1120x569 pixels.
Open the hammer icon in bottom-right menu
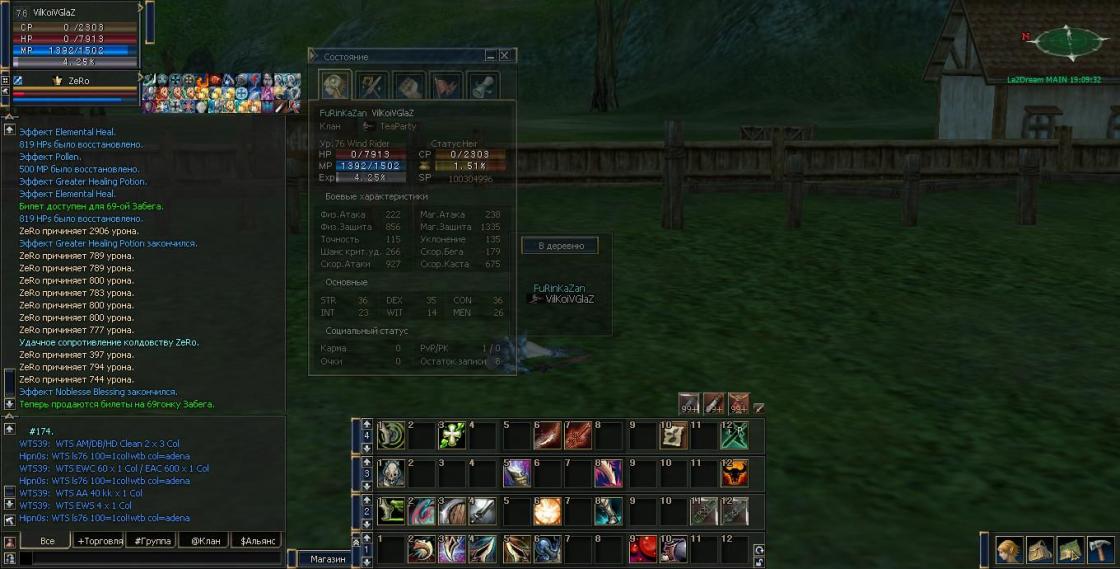click(1099, 550)
